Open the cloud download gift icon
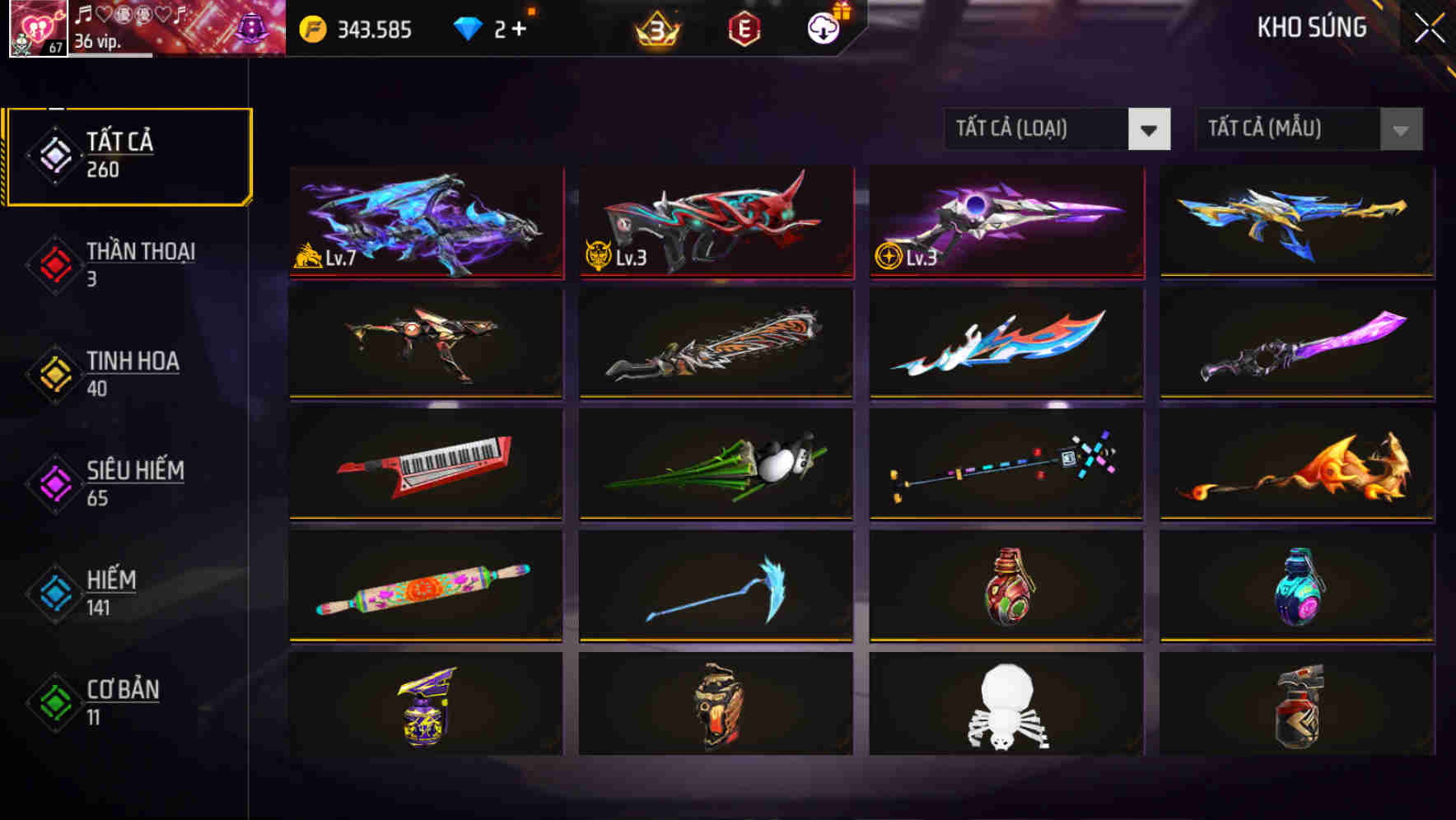 pos(821,27)
